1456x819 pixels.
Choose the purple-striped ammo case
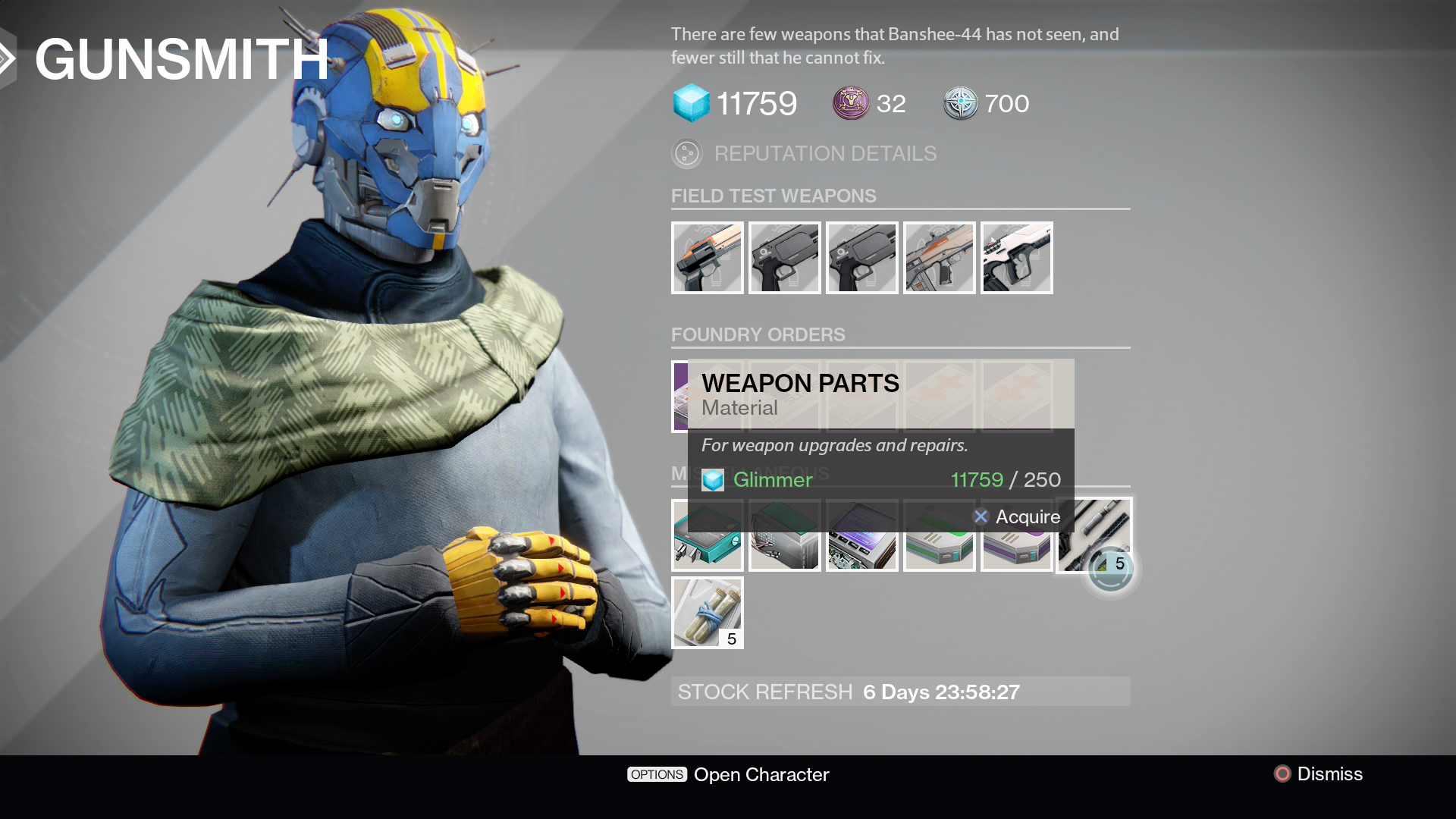tap(1016, 551)
